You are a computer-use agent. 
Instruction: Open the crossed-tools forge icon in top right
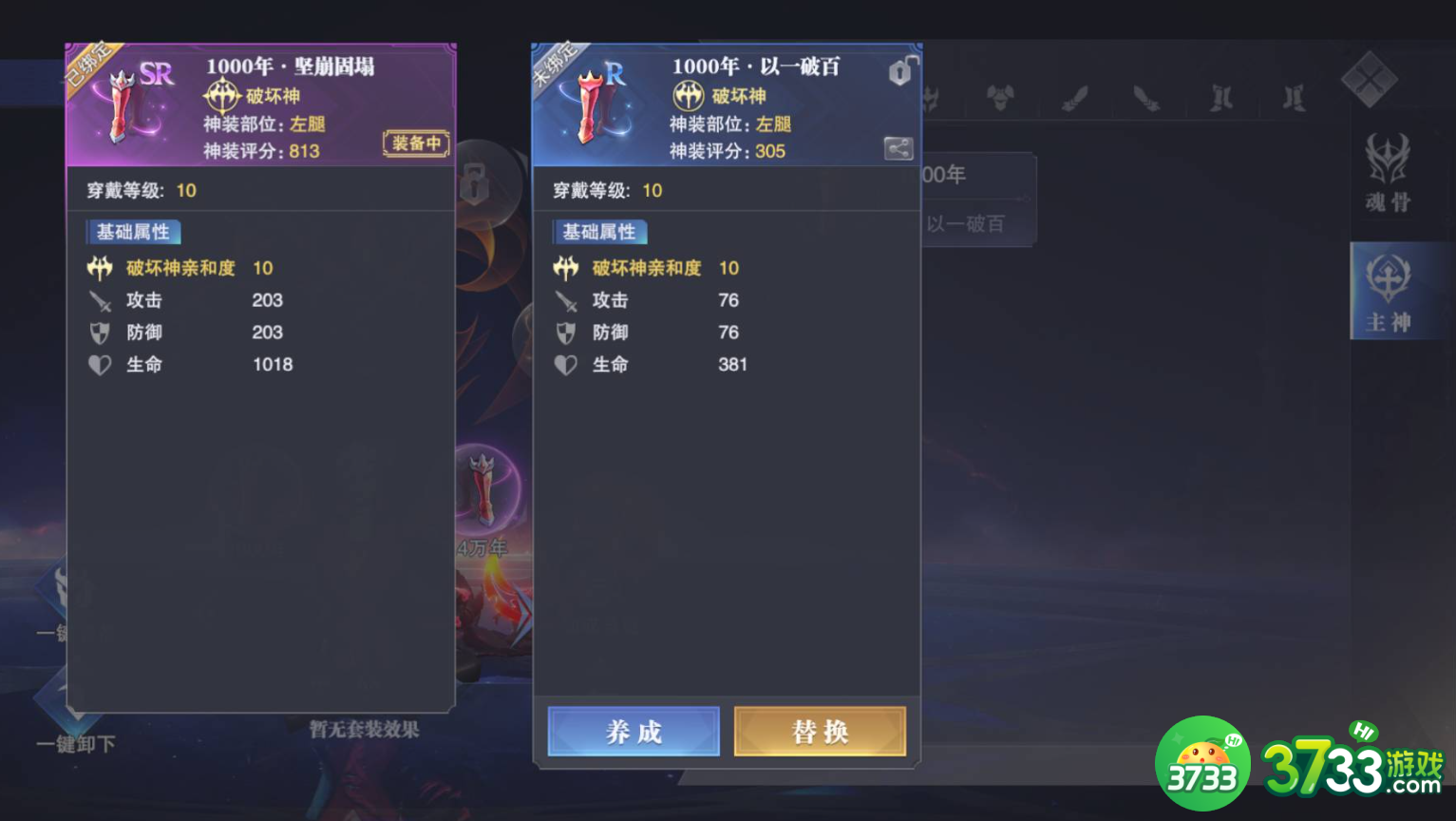click(x=1371, y=81)
